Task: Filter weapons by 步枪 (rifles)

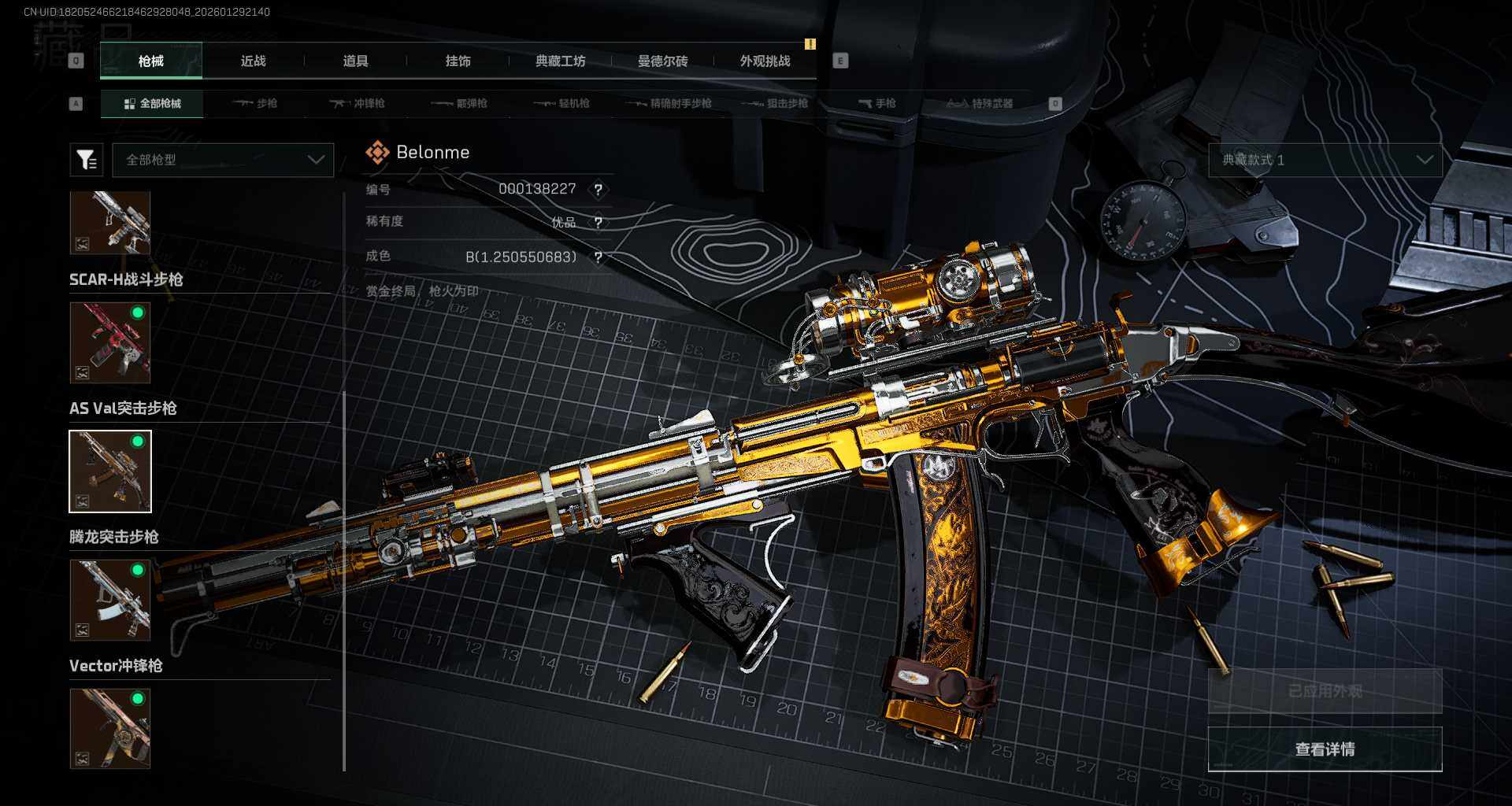Action: click(255, 104)
